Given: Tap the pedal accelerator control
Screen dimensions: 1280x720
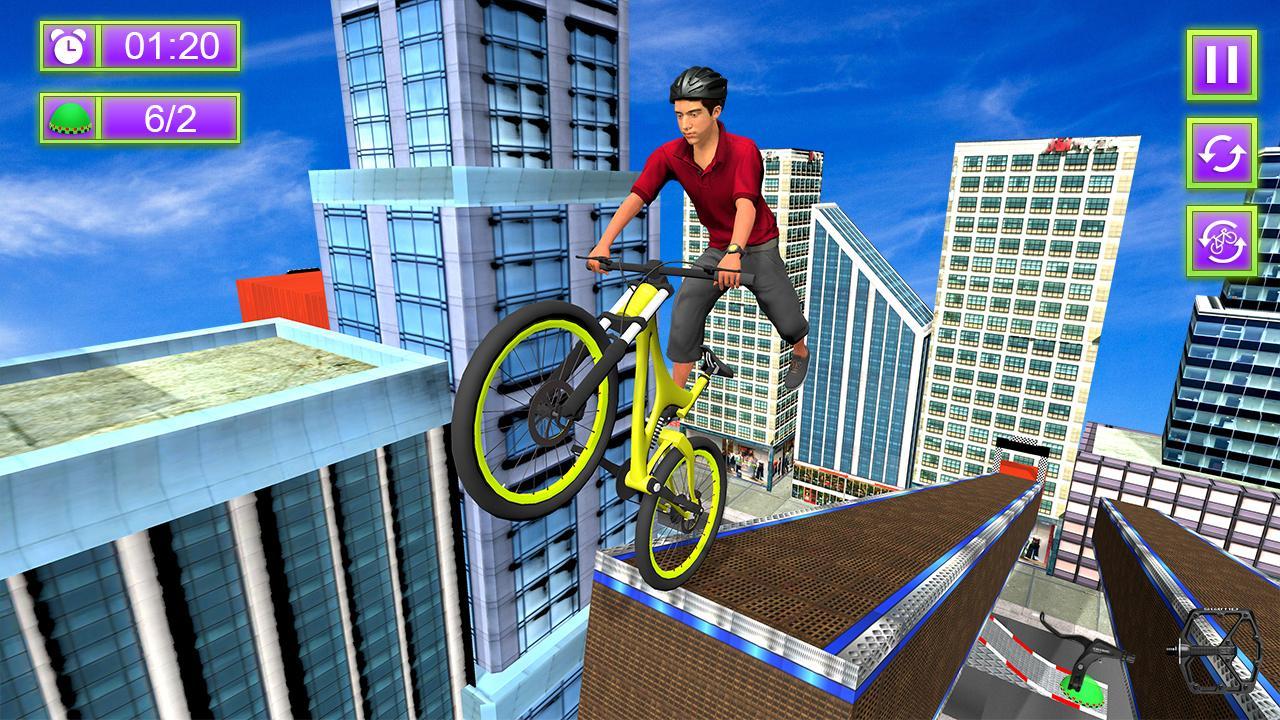Looking at the screenshot, I should click(1222, 650).
